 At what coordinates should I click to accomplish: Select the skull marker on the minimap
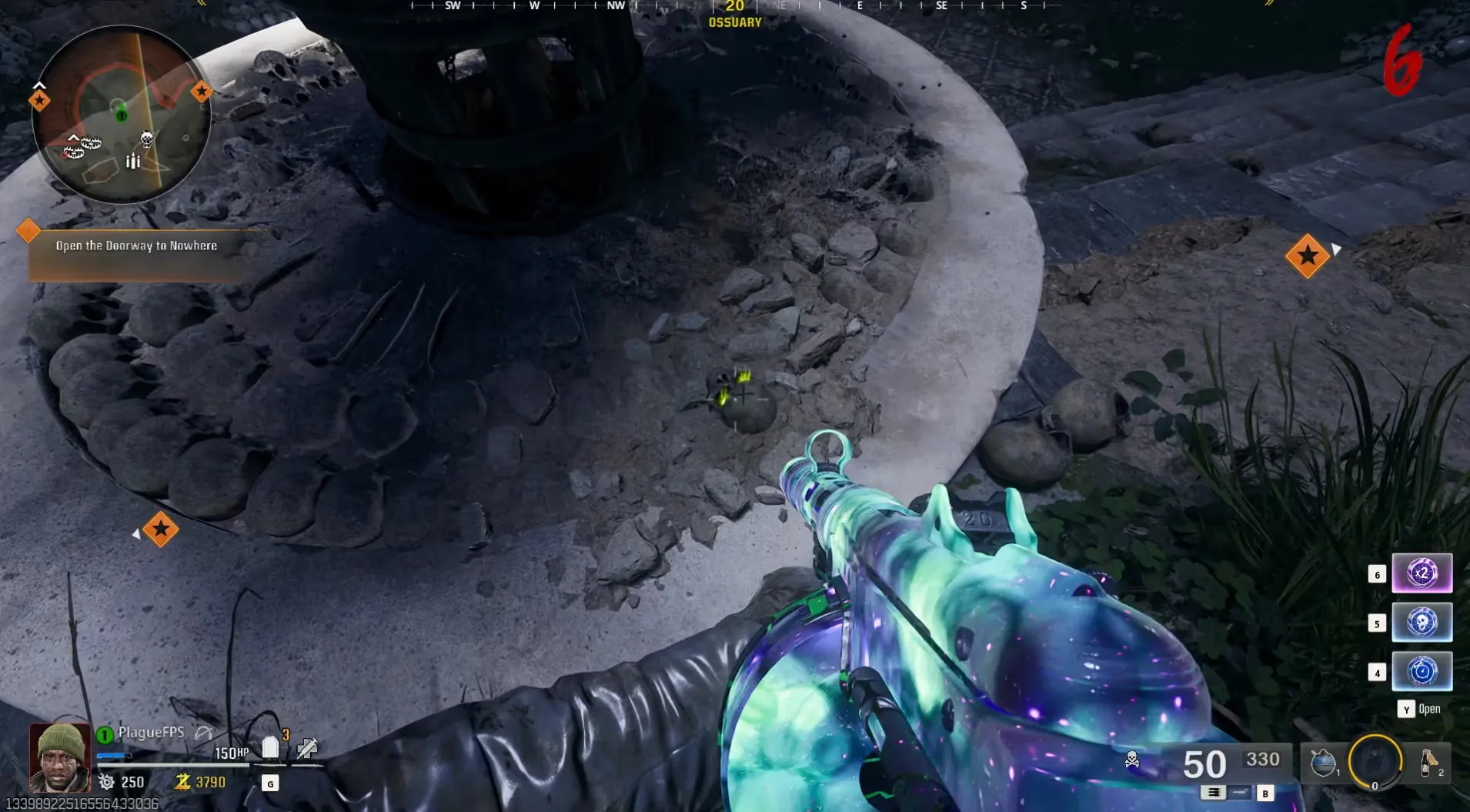pos(146,139)
